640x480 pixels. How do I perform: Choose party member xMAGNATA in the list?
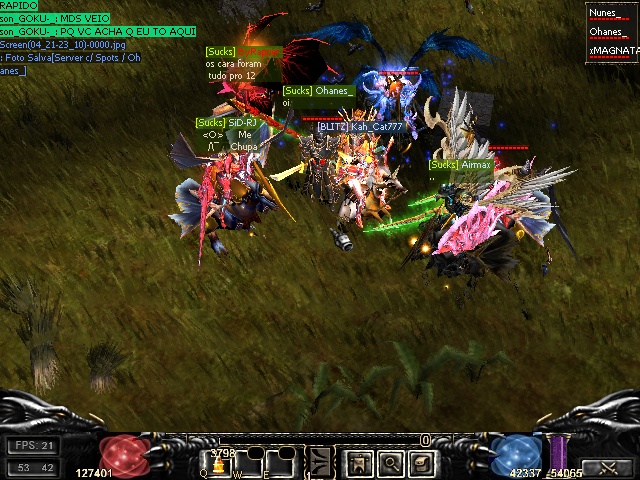coord(612,49)
